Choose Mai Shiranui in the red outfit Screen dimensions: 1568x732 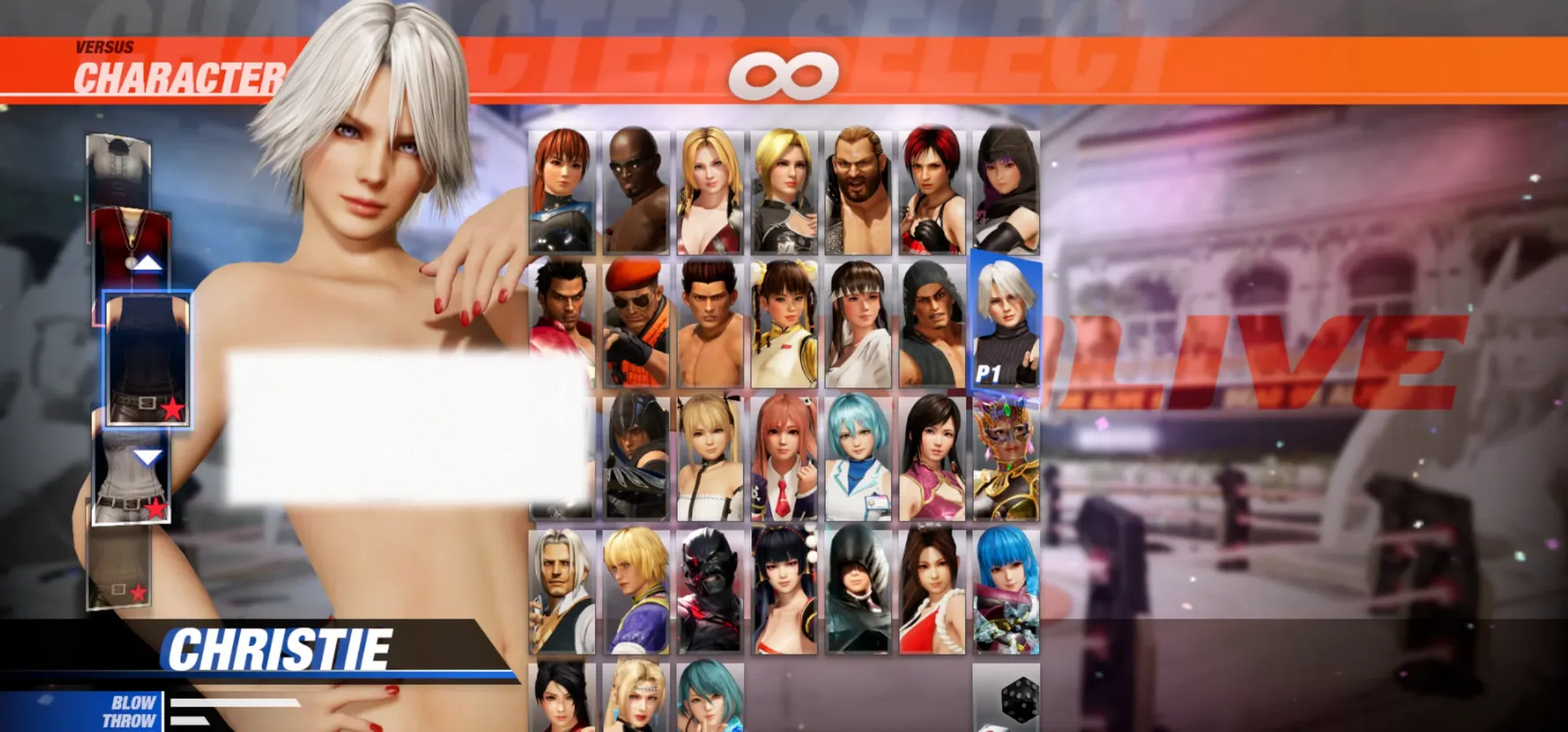coord(933,592)
